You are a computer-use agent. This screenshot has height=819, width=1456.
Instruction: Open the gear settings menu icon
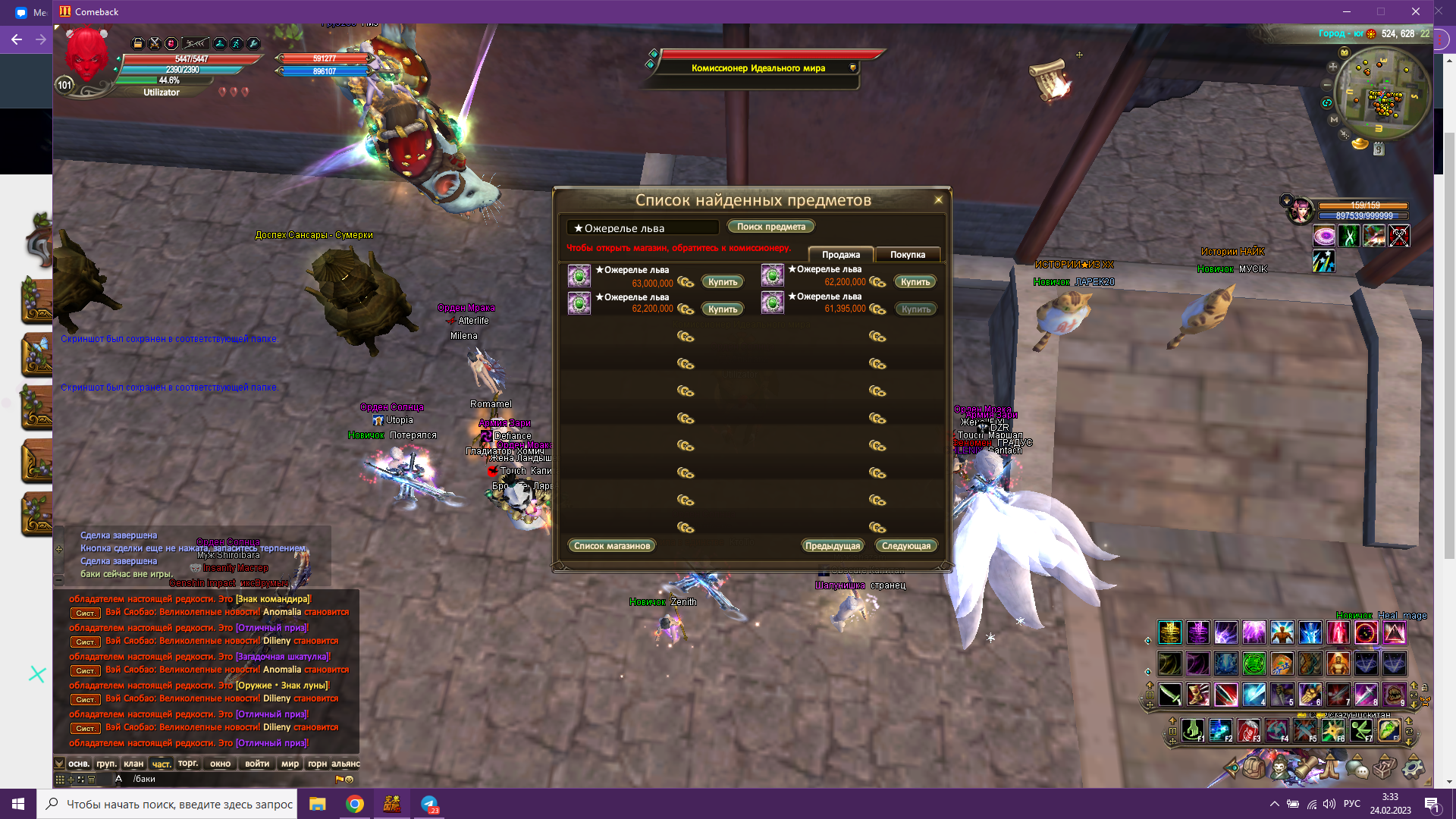coord(1413,768)
